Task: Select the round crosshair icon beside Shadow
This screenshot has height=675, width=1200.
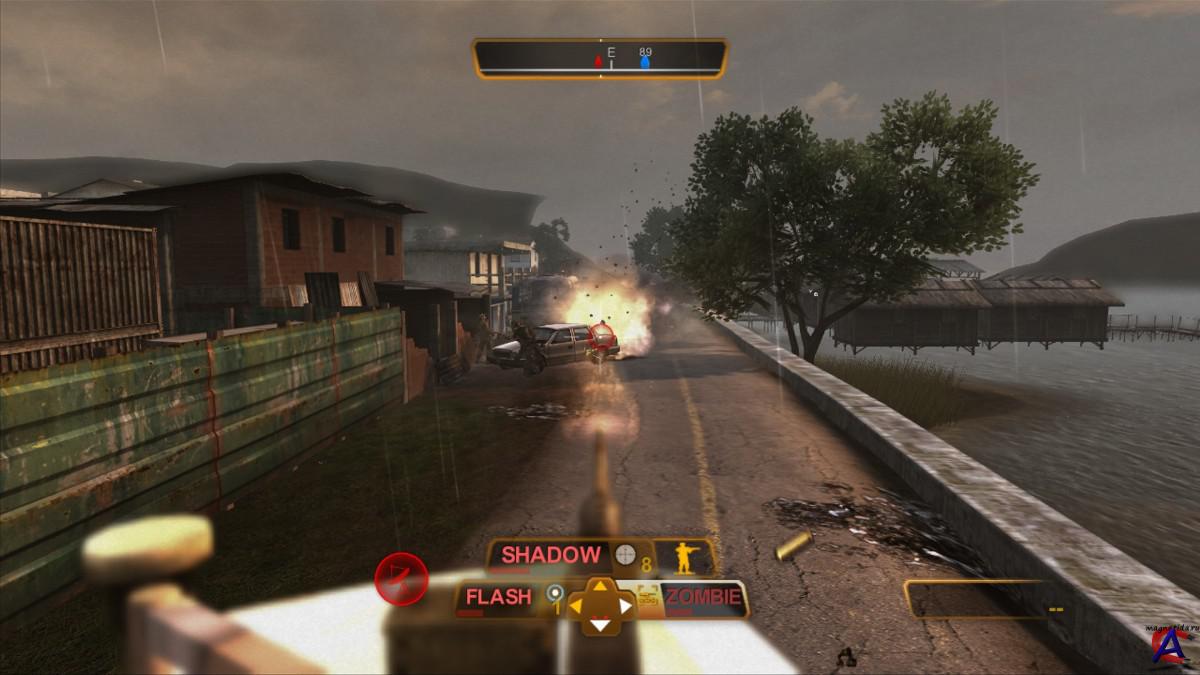Action: click(x=625, y=555)
